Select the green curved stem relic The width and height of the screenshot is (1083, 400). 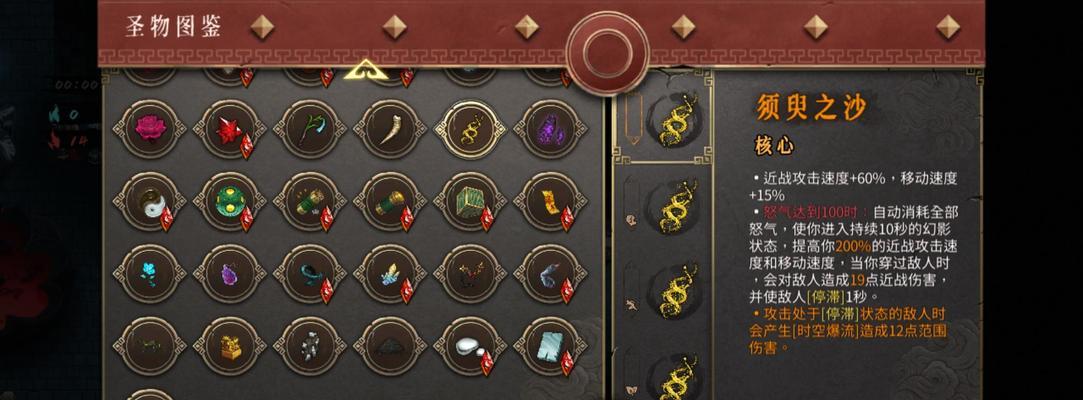pos(310,128)
